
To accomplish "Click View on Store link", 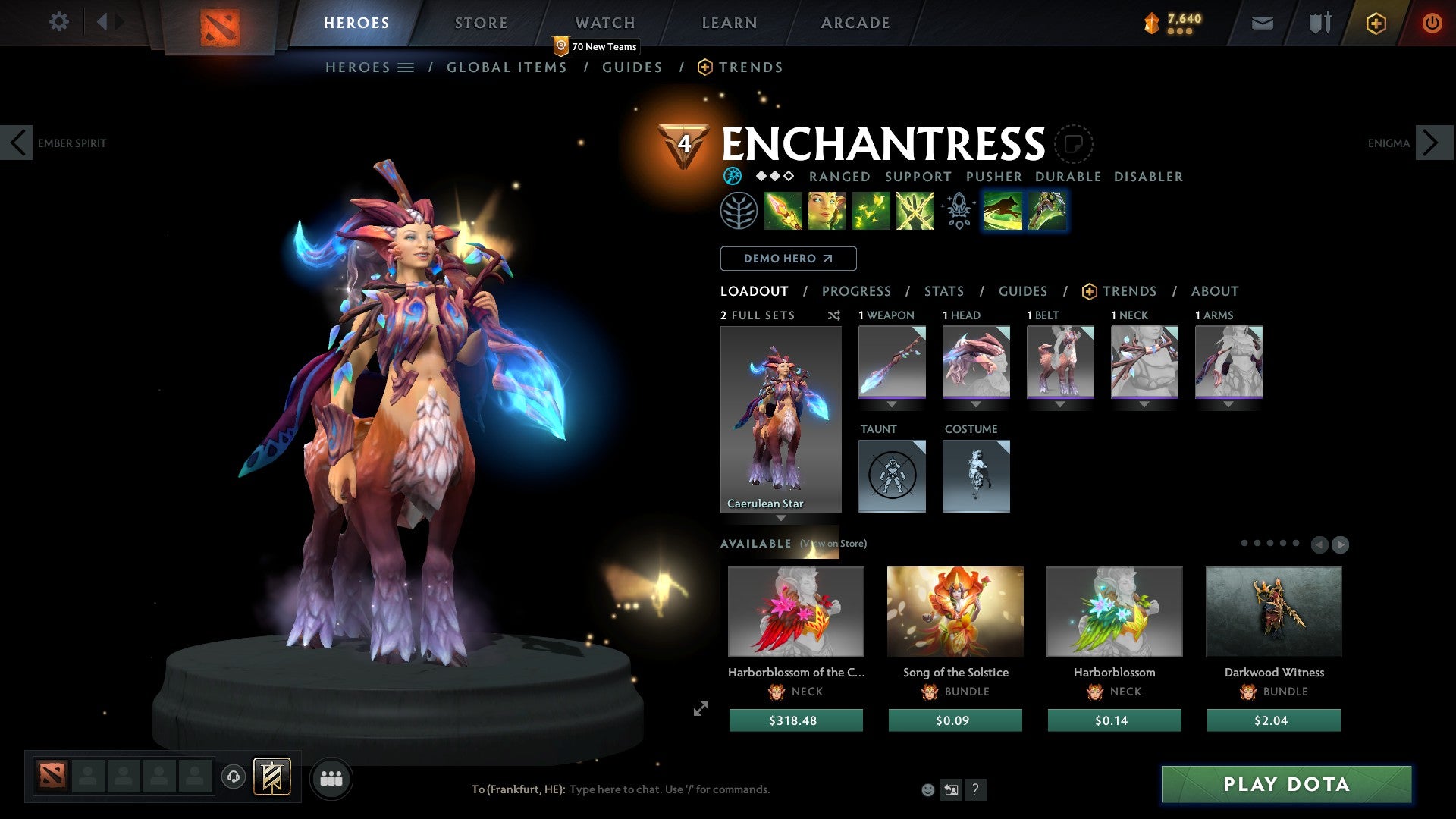I will click(833, 544).
